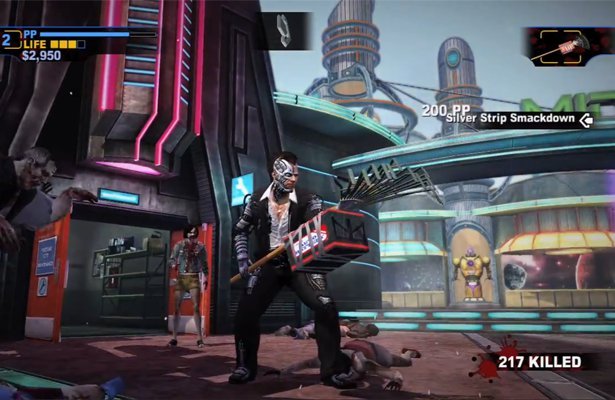Click the item slot icon at top center
This screenshot has height=400, width=615.
[285, 28]
